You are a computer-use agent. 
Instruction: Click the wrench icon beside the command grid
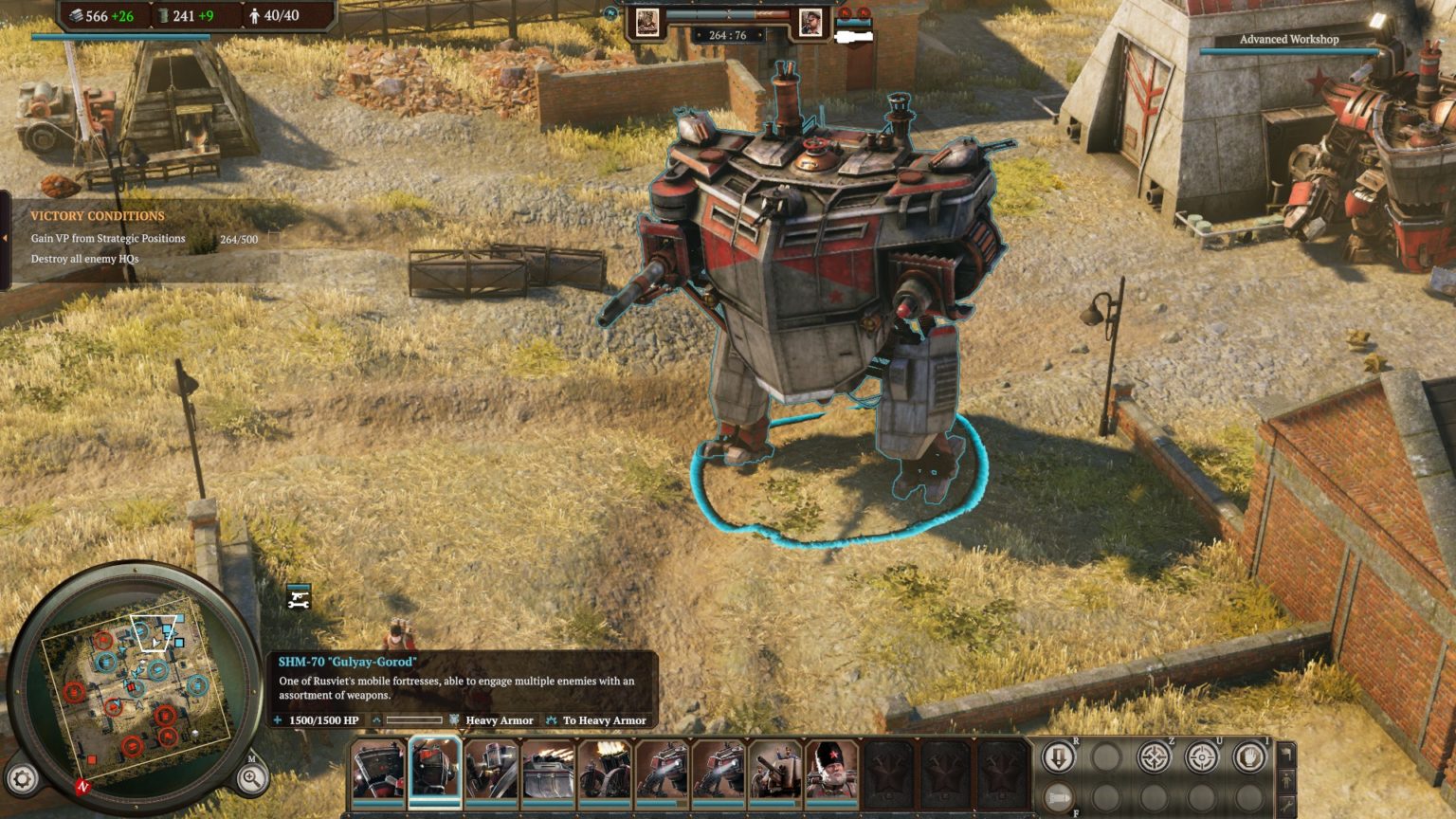1286,804
